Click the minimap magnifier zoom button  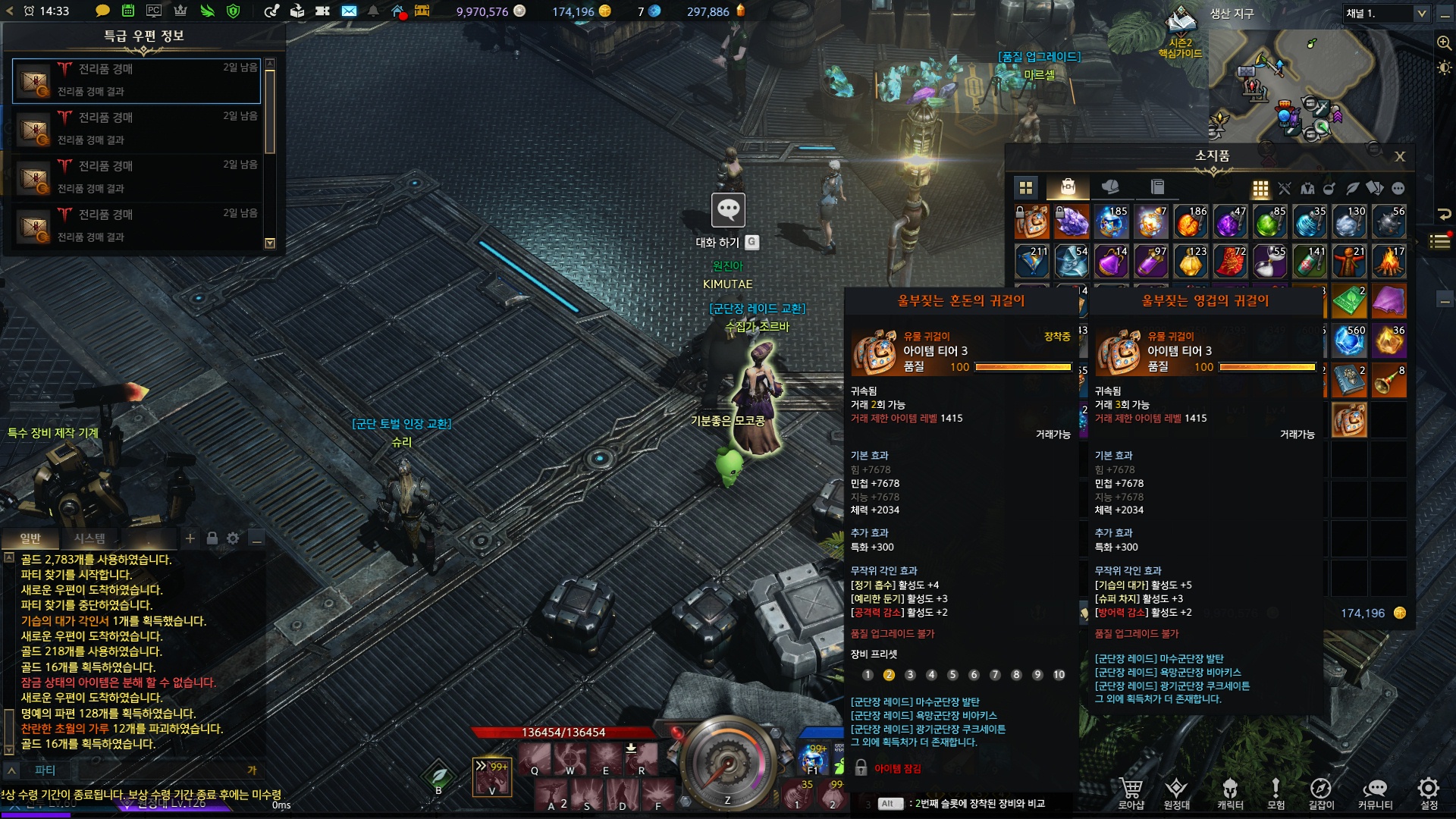(x=1444, y=43)
